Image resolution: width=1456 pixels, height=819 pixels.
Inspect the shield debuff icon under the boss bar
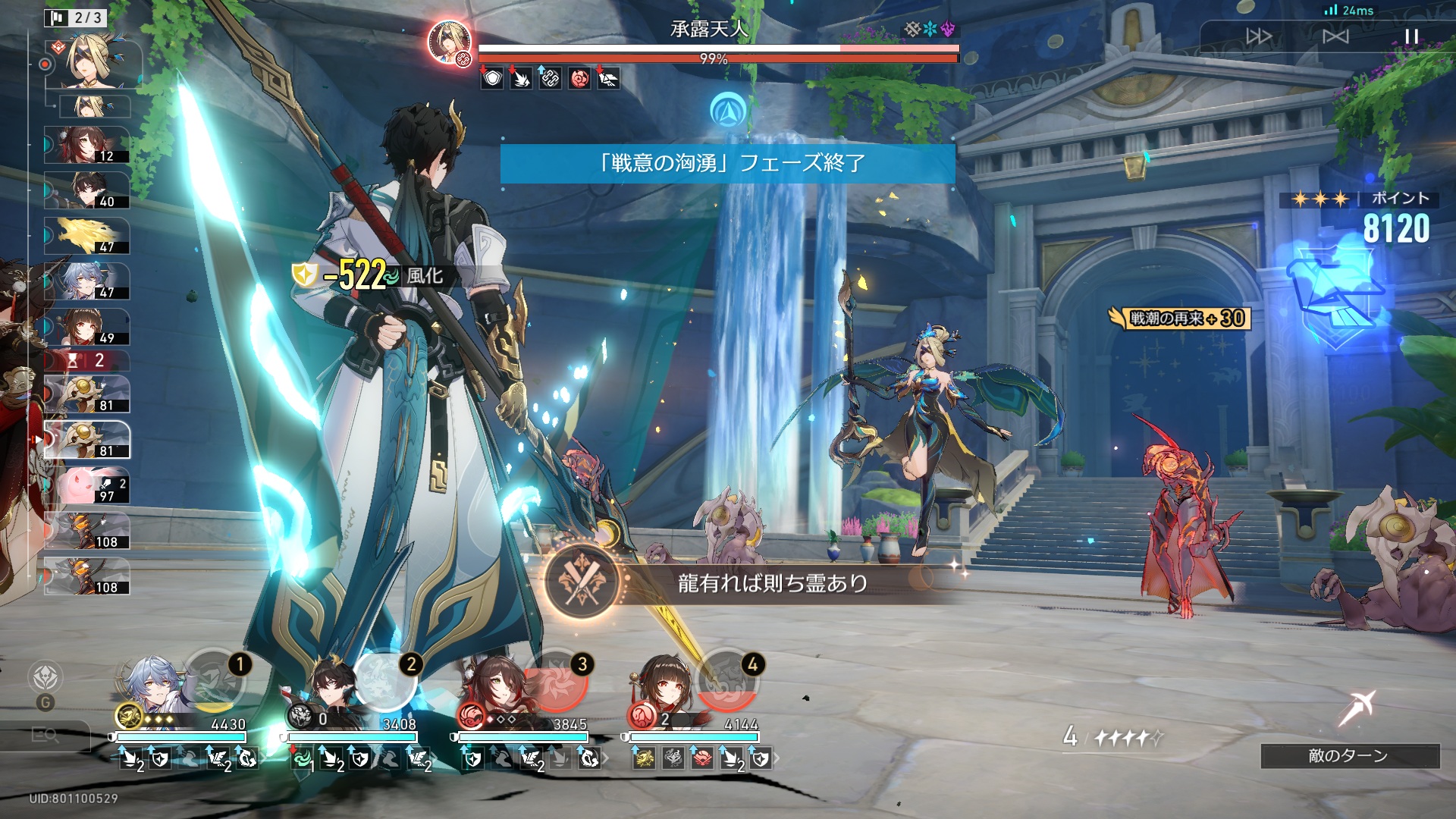click(x=492, y=78)
